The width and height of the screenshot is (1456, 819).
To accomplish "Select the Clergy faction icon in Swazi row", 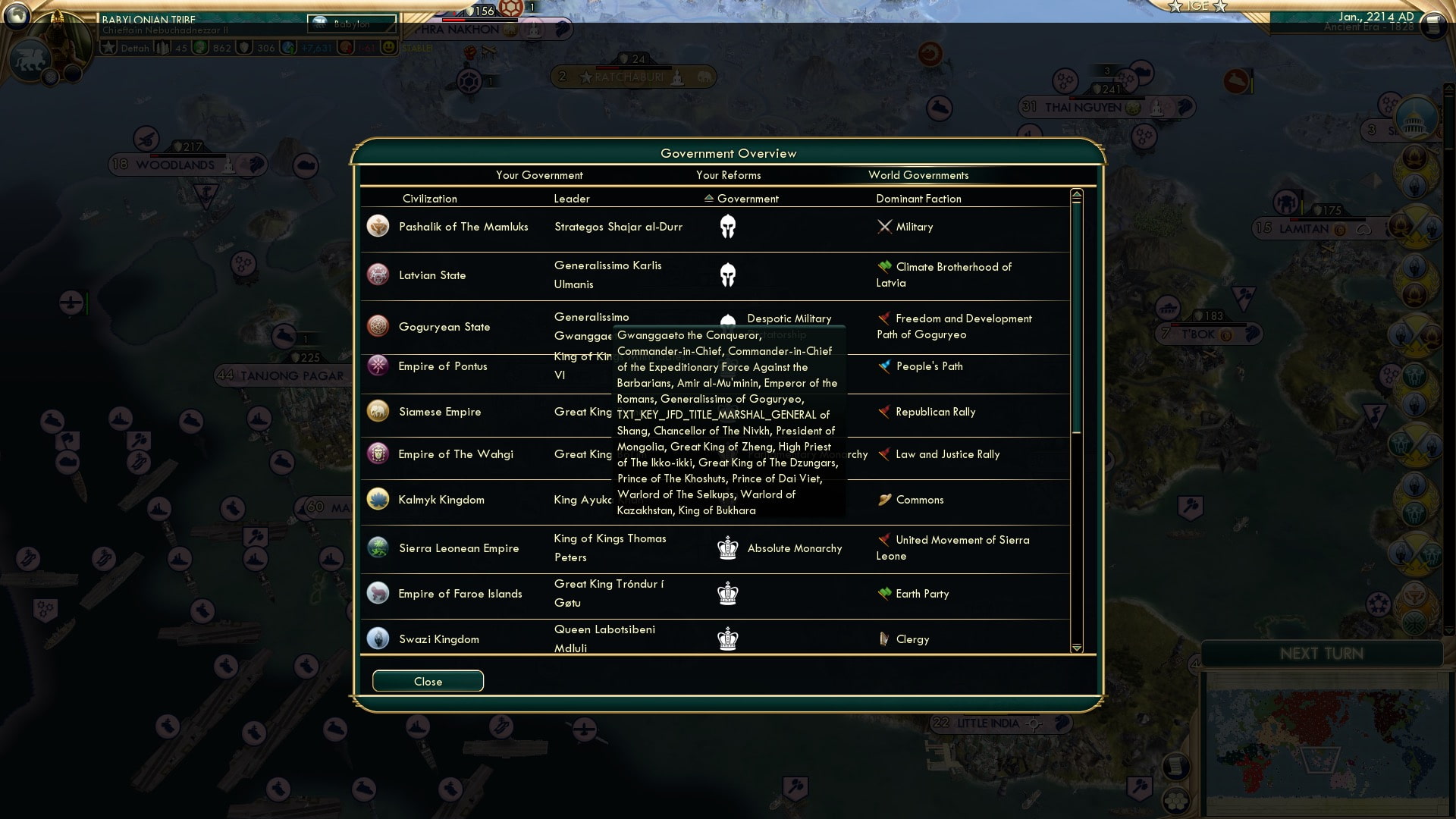I will pyautogui.click(x=884, y=639).
